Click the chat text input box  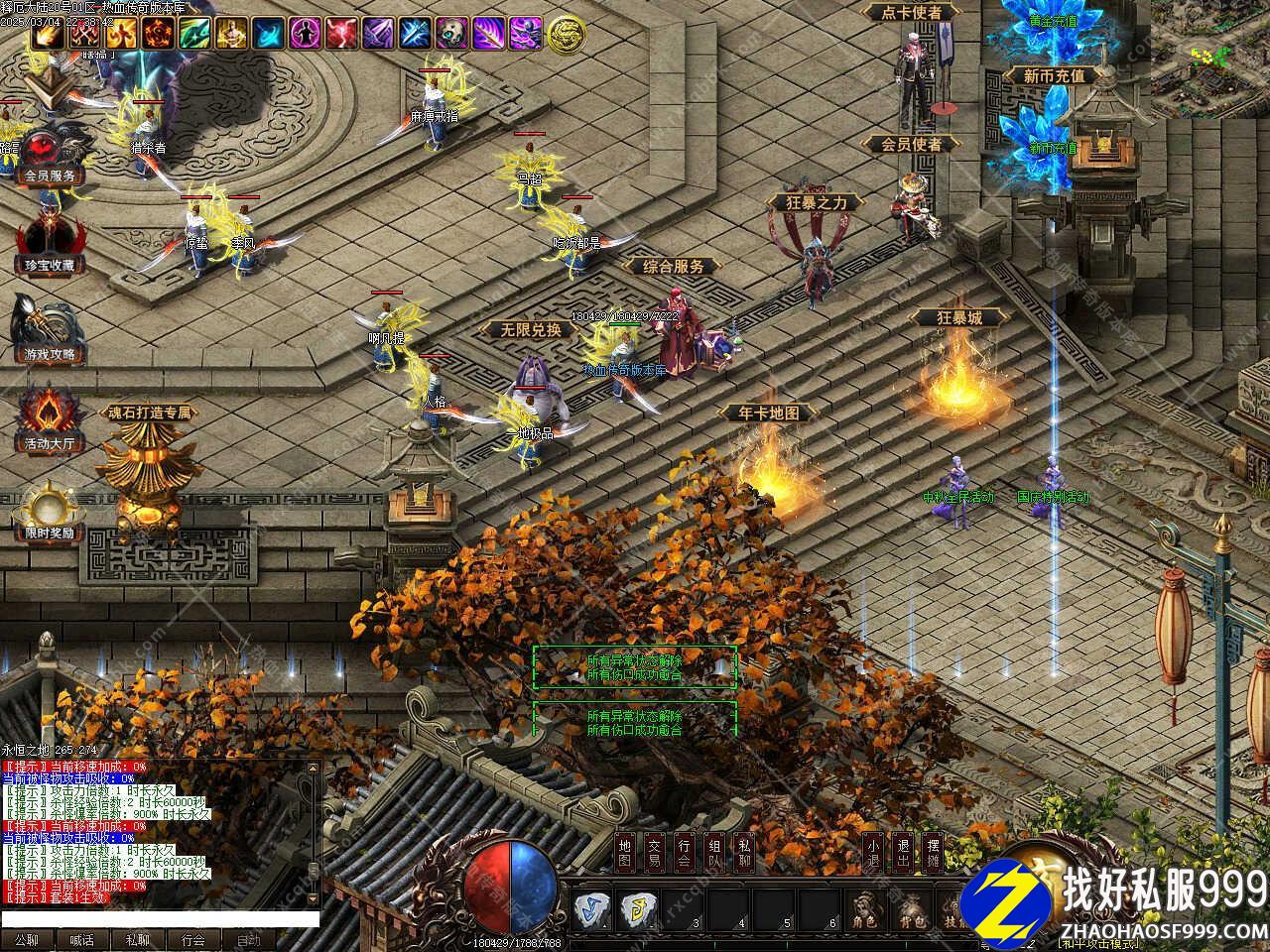159,918
